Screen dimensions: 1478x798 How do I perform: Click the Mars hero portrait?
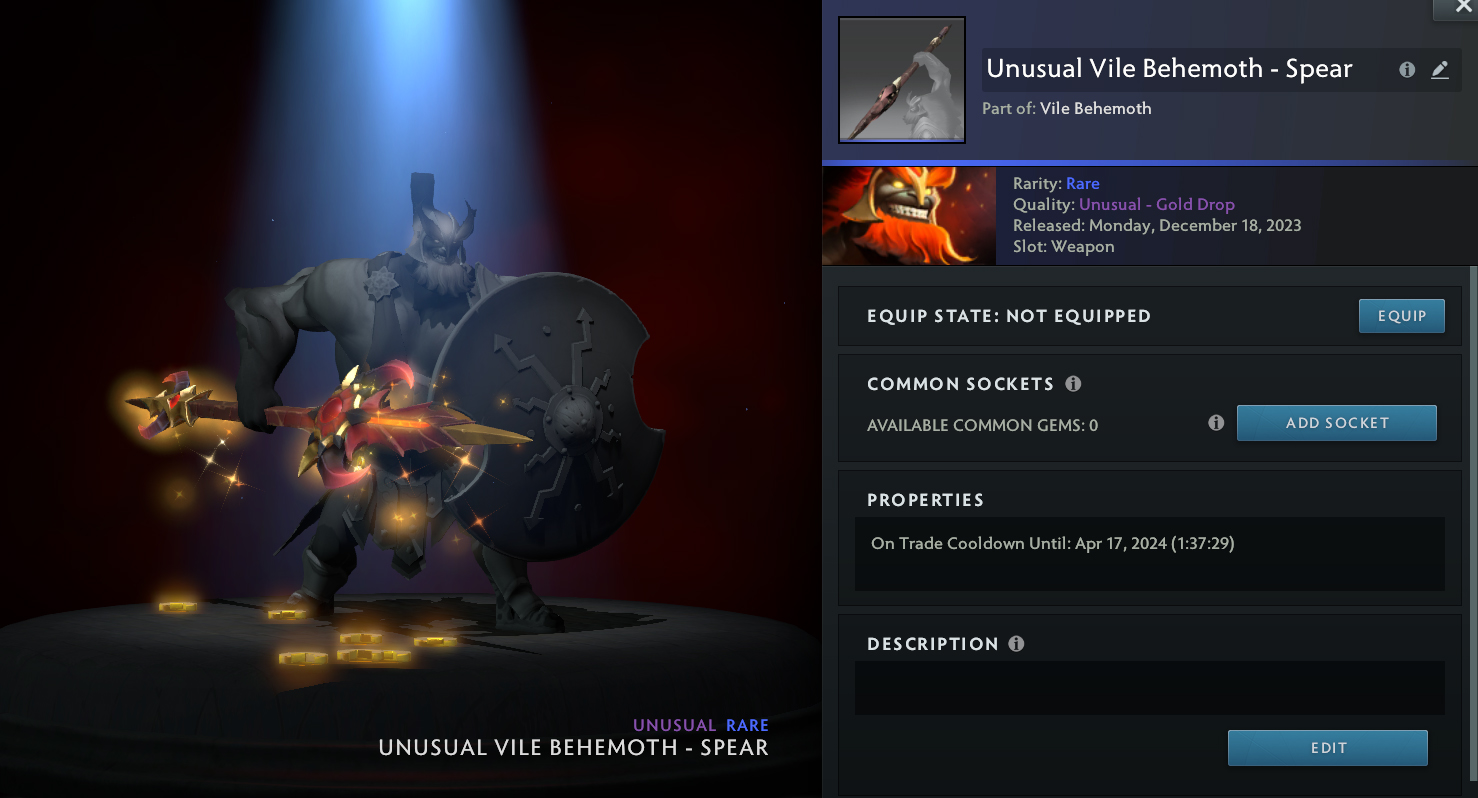(908, 216)
